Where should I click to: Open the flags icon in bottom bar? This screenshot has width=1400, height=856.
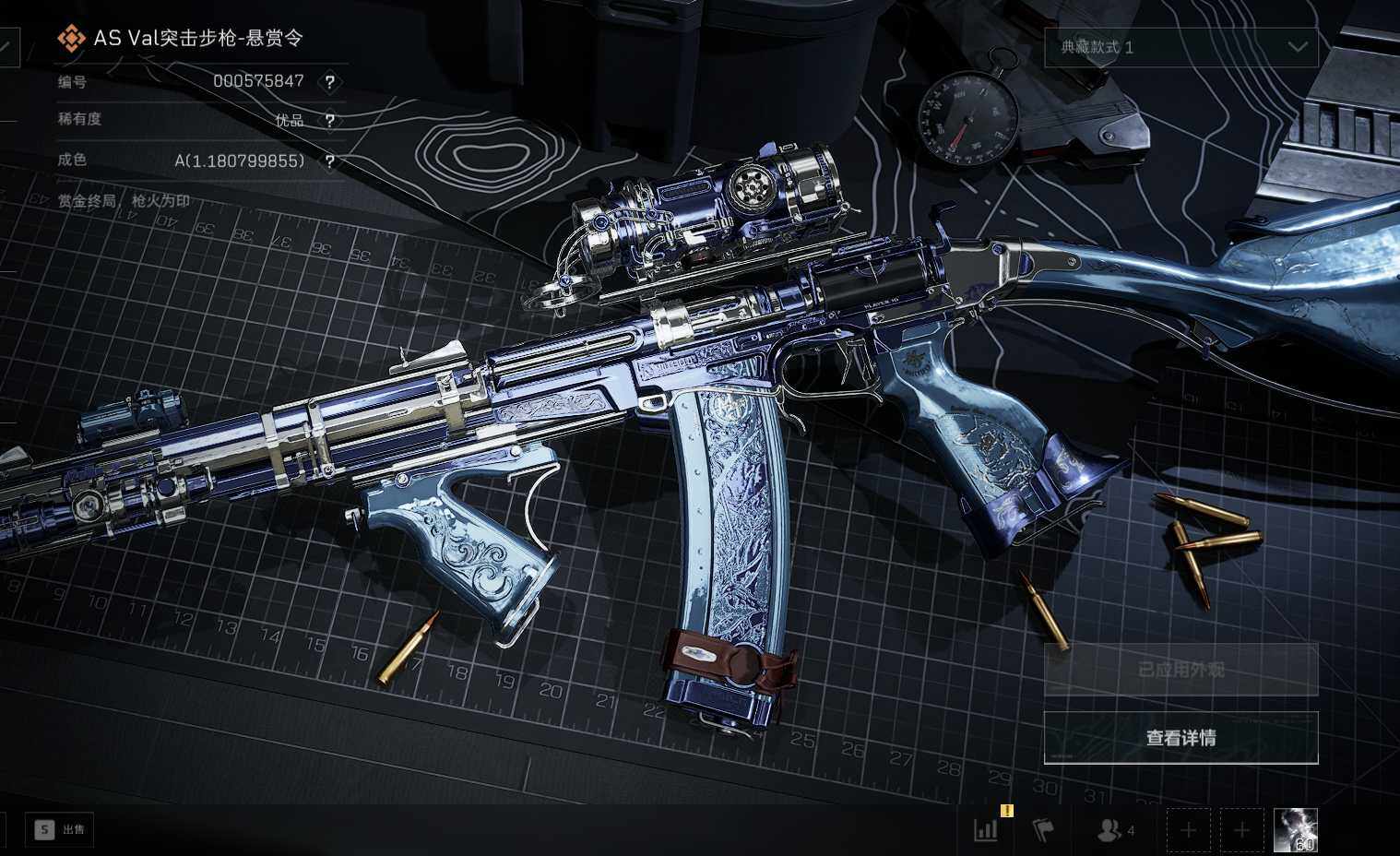pyautogui.click(x=1042, y=830)
